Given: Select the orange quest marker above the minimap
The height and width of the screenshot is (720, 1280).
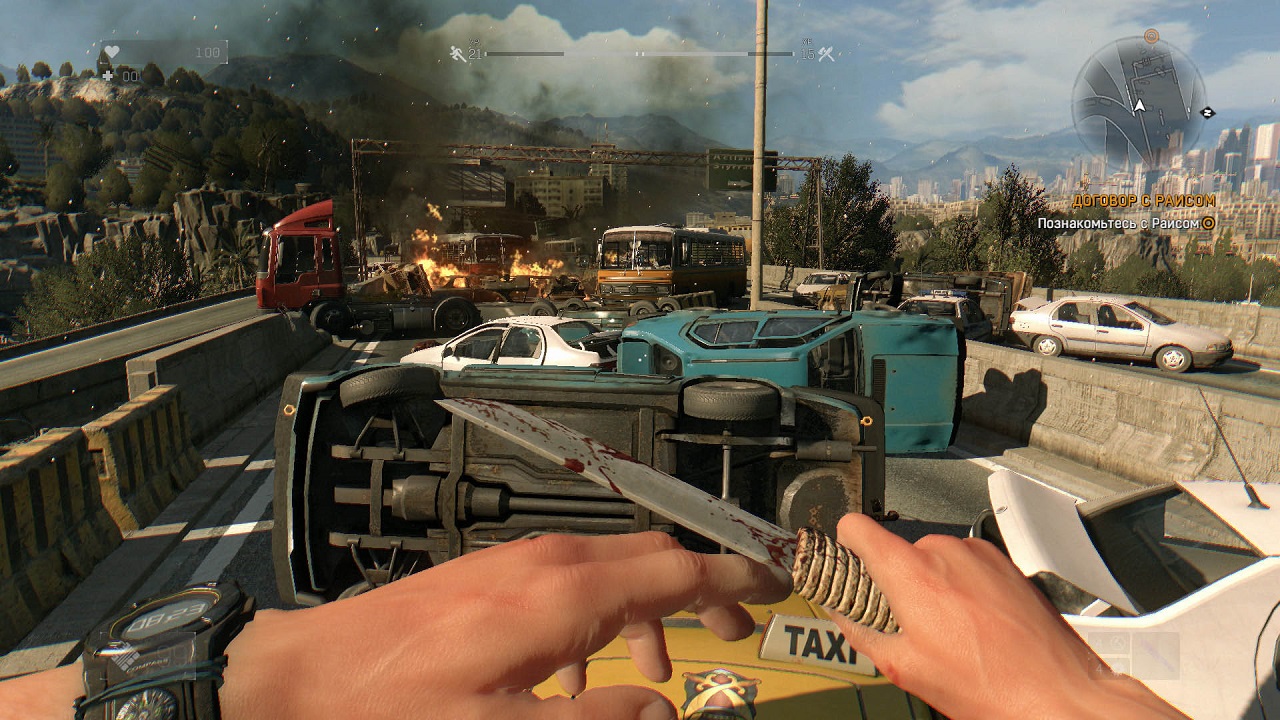Looking at the screenshot, I should pos(1151,35).
